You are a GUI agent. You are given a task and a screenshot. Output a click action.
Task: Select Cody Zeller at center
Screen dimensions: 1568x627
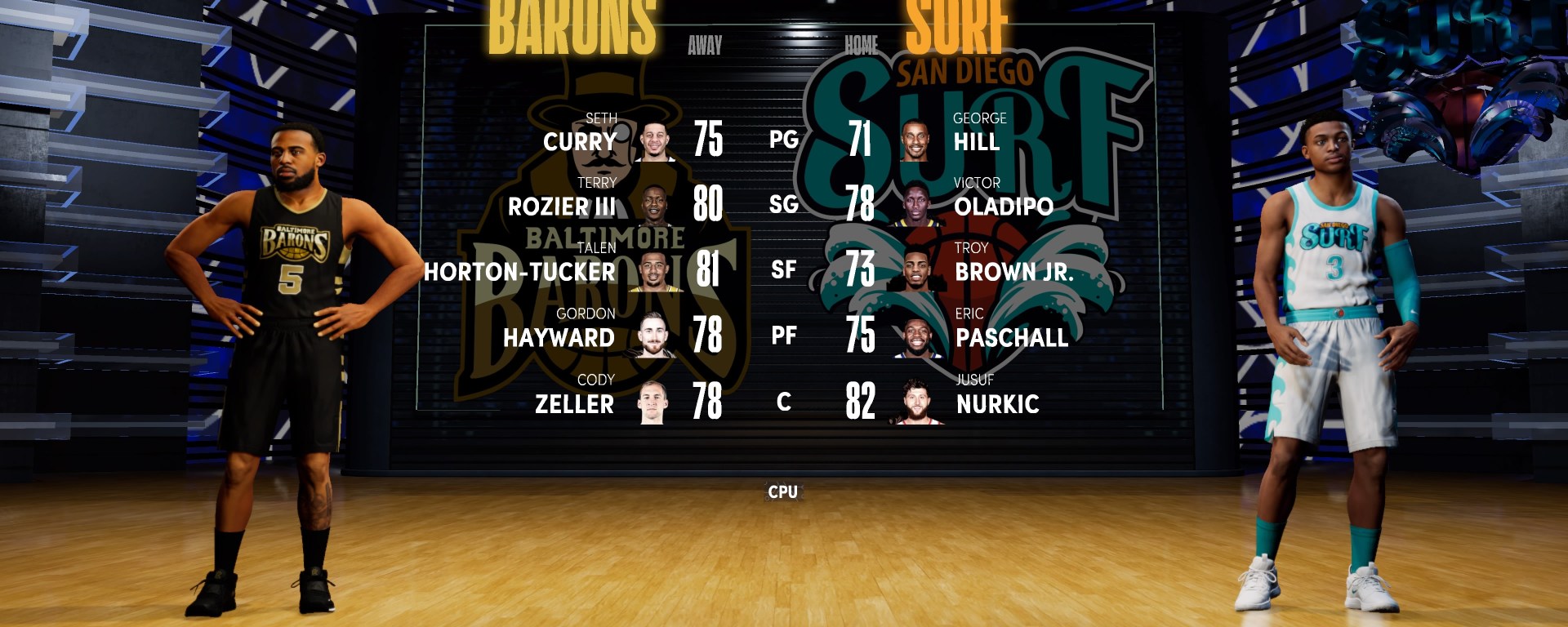click(574, 403)
